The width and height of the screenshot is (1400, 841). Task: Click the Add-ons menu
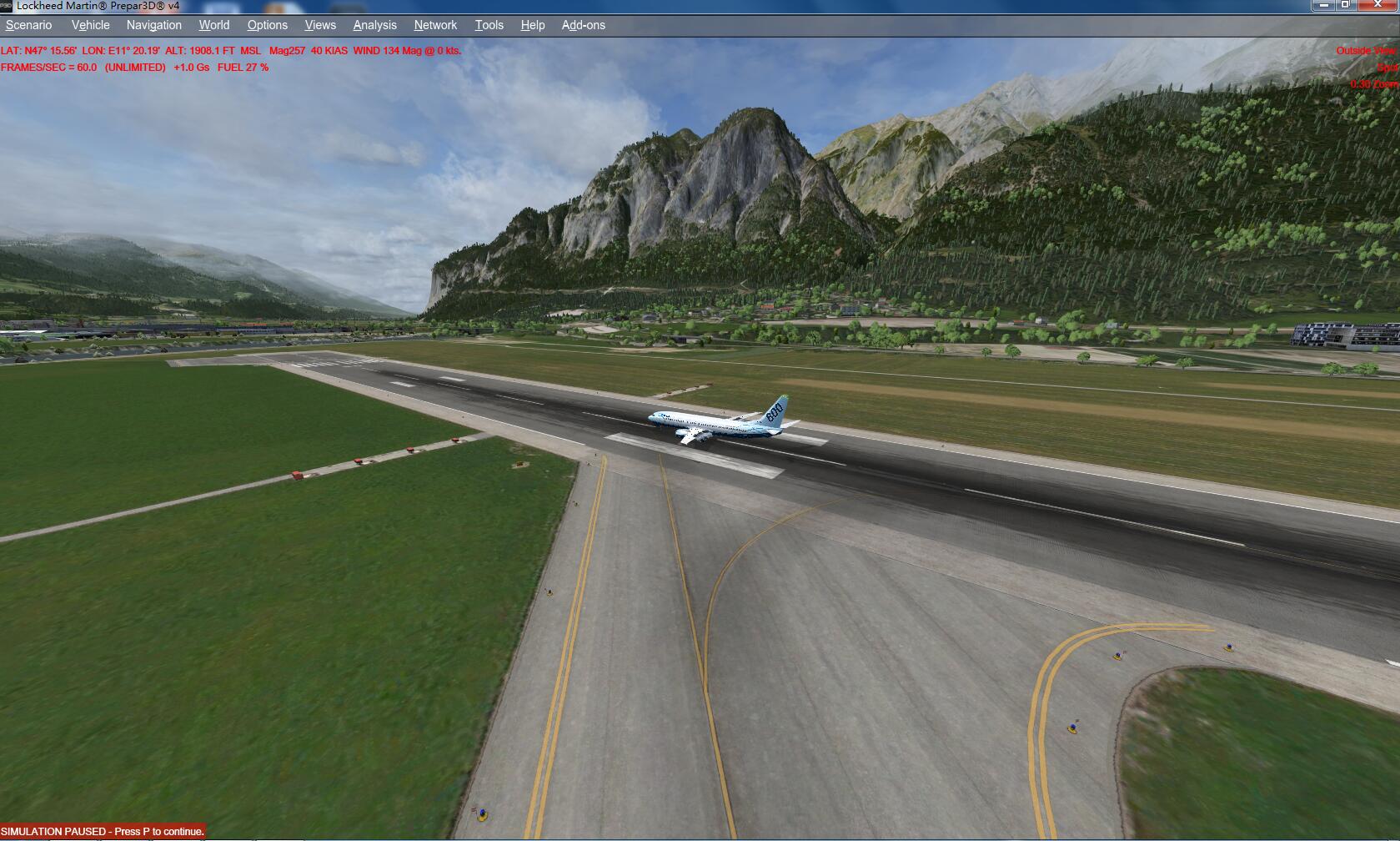click(x=584, y=25)
